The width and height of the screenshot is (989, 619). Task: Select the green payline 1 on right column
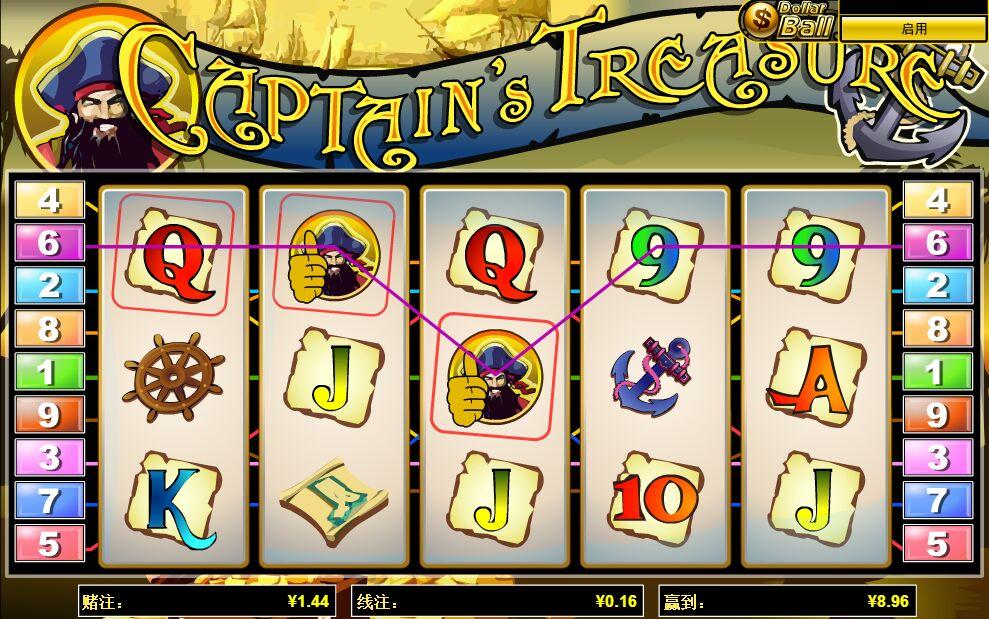tap(937, 372)
